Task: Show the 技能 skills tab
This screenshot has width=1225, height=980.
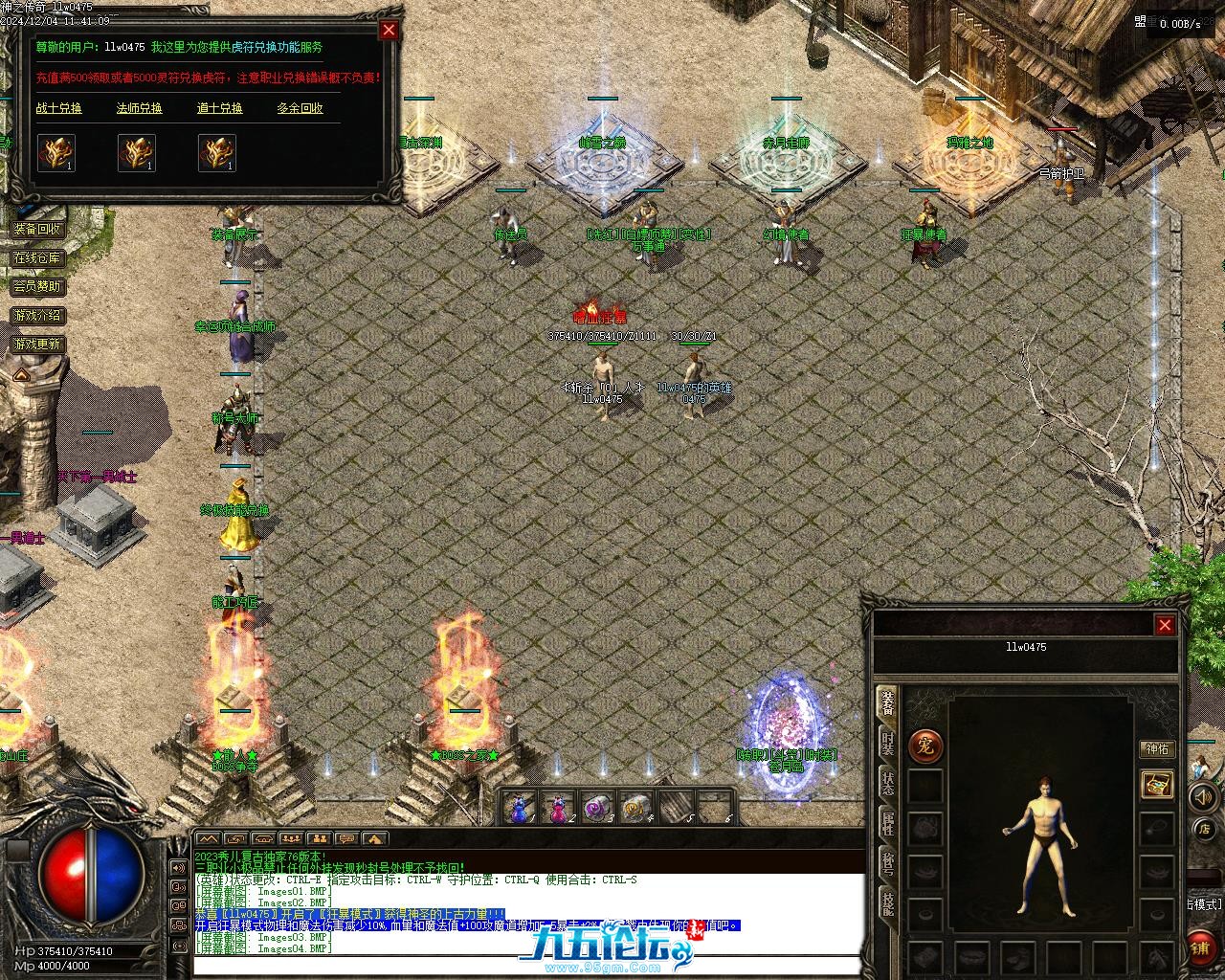Action: click(x=888, y=904)
